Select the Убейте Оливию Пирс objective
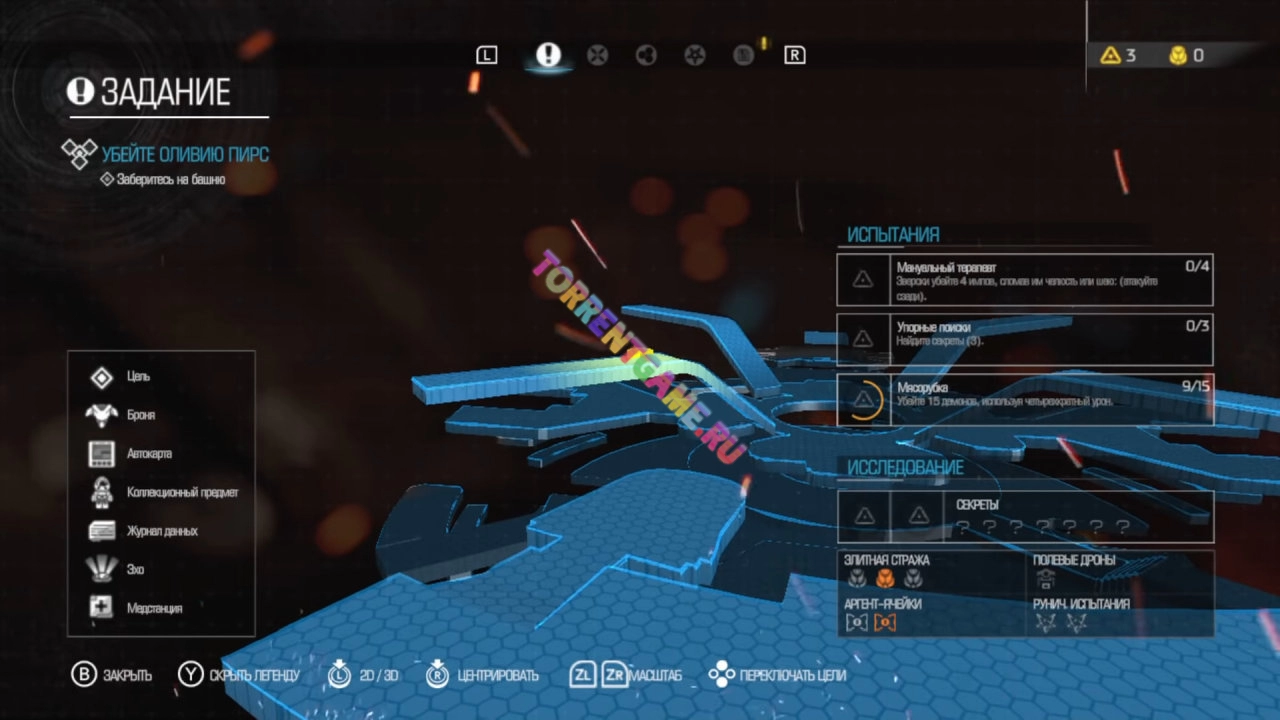 click(x=184, y=154)
